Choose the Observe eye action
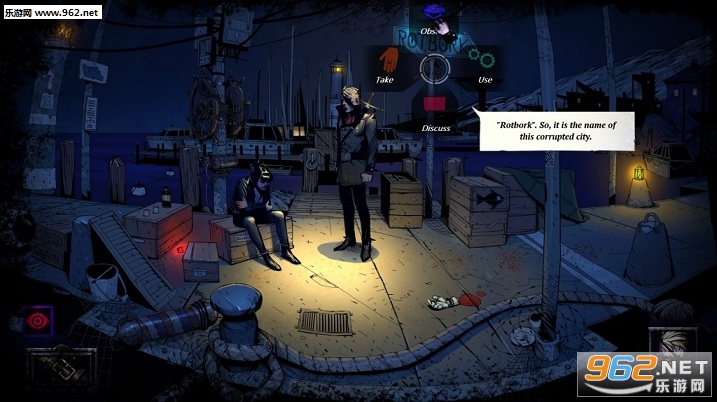 pyautogui.click(x=433, y=13)
